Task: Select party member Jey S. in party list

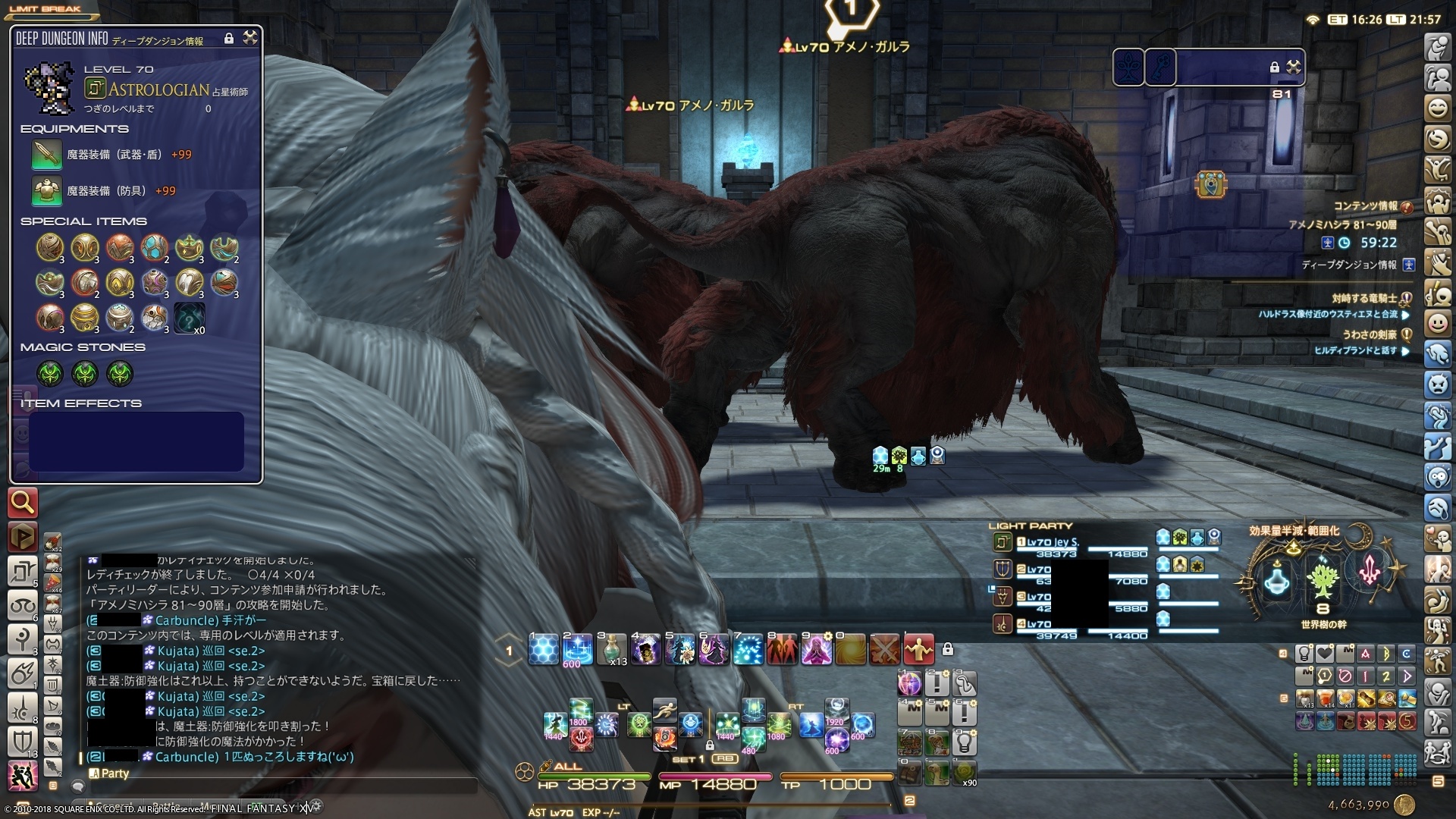Action: tap(1053, 542)
